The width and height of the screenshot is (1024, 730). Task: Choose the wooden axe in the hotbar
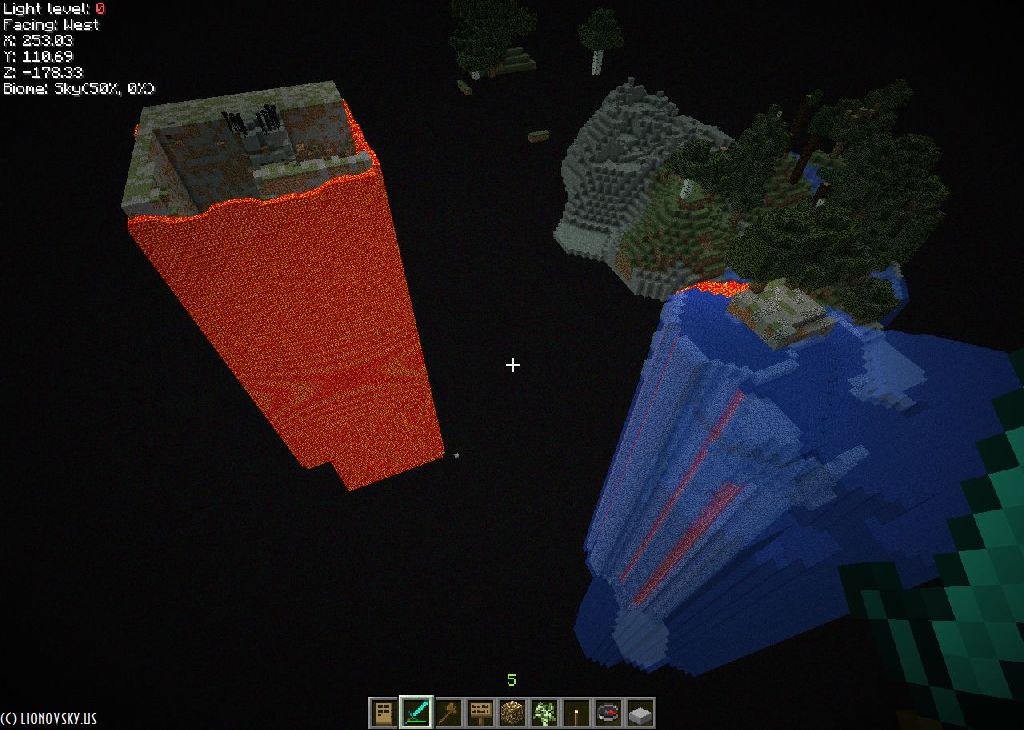tap(448, 713)
